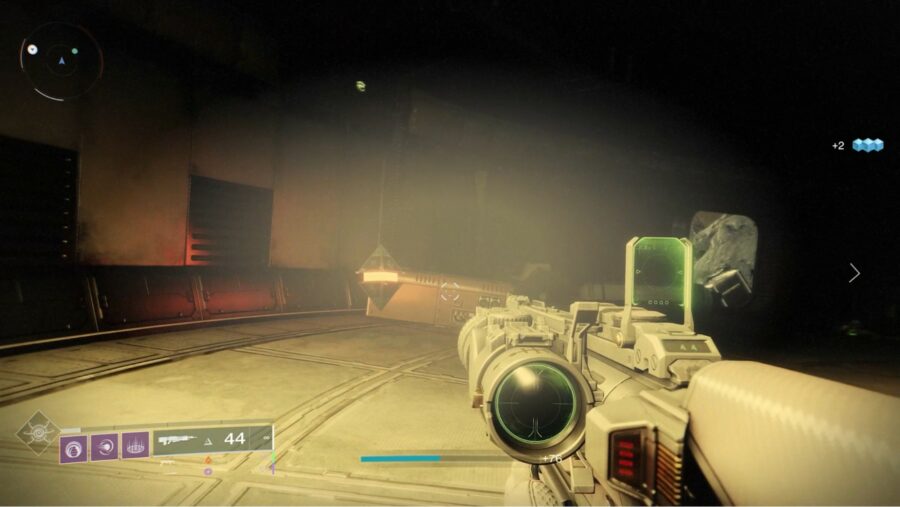Select the diamond-shaped Super ability icon

click(x=38, y=432)
